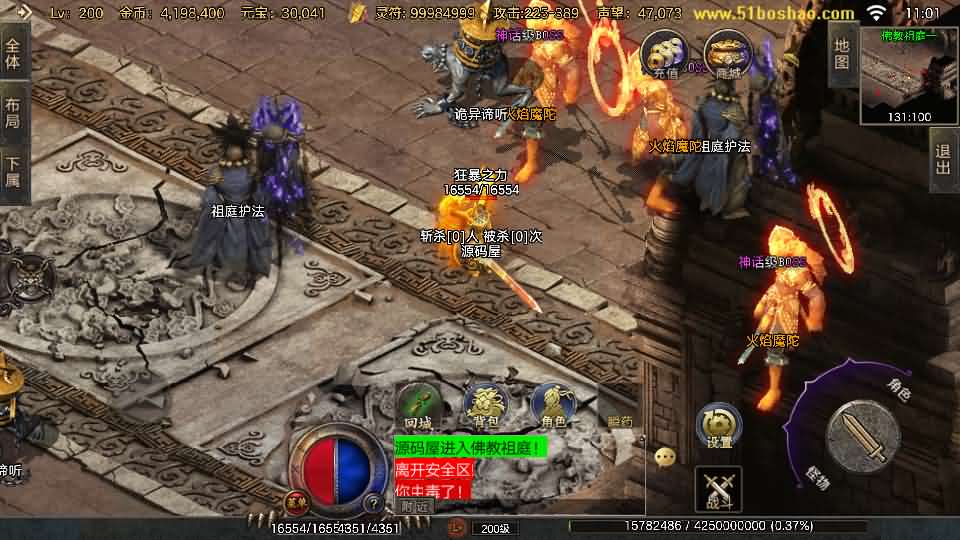
Task: Tap the 退出 exit button
Action: pos(943,160)
